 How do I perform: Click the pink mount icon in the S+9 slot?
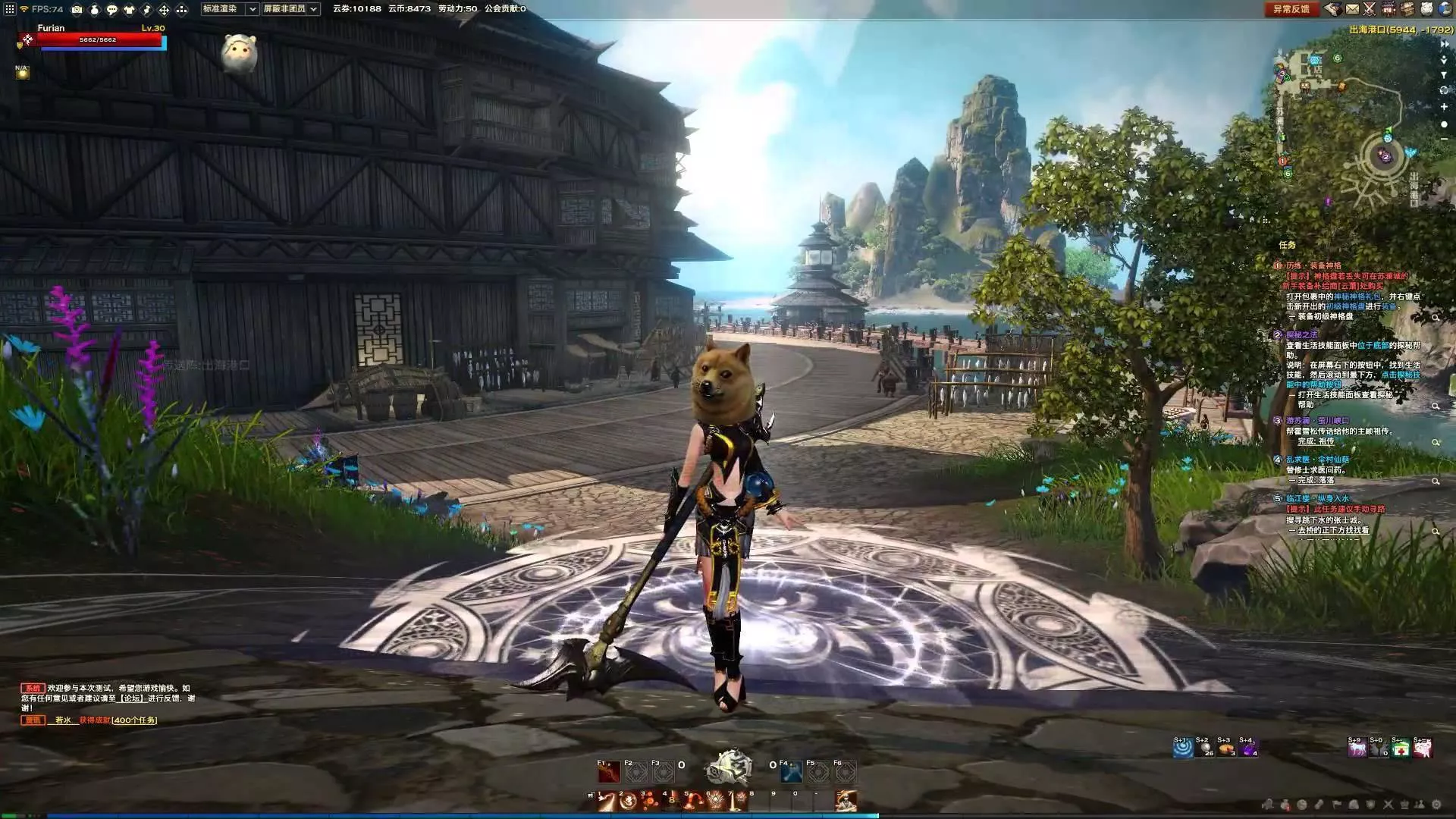click(x=1357, y=748)
